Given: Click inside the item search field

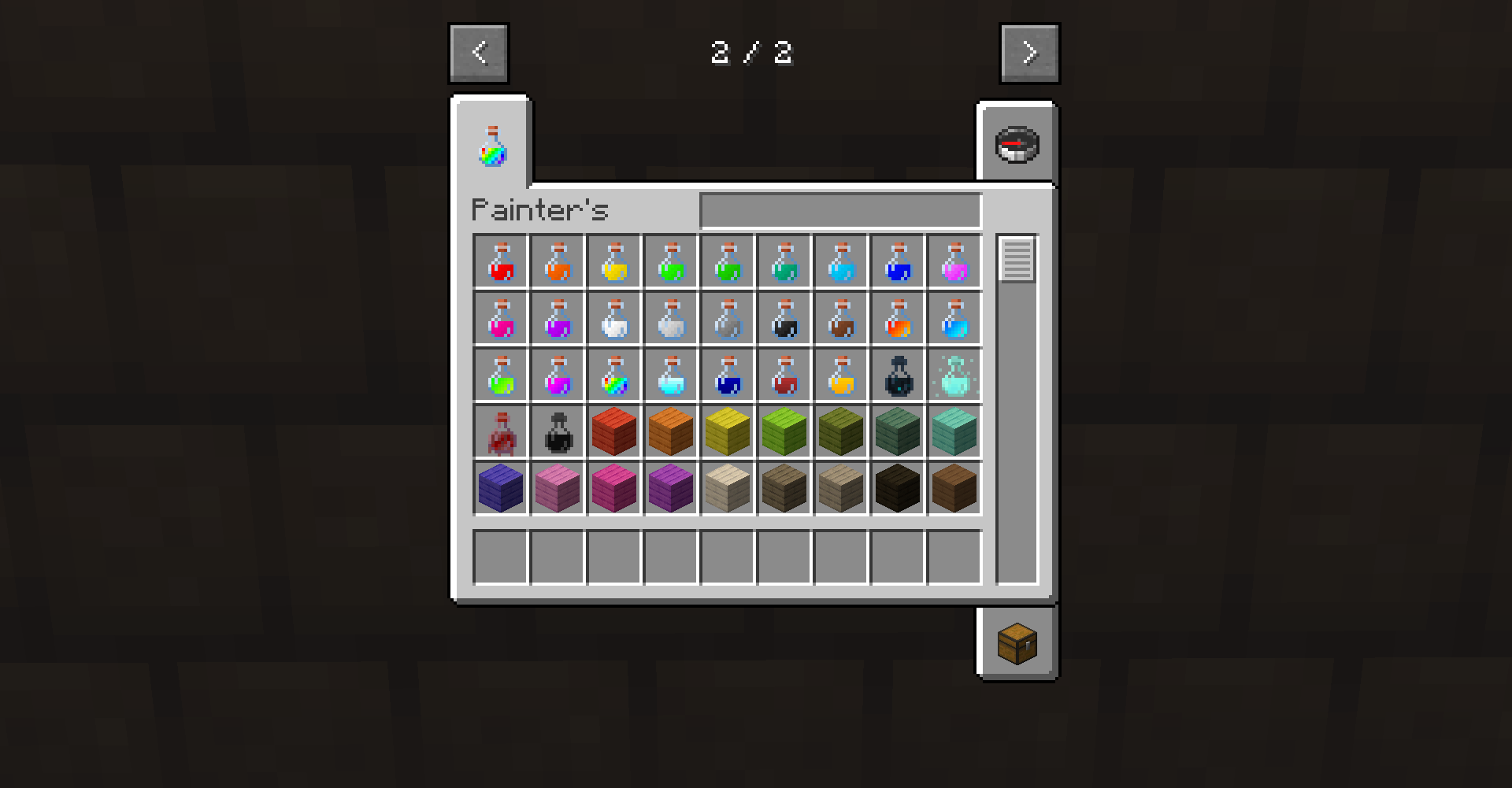Looking at the screenshot, I should coord(840,209).
